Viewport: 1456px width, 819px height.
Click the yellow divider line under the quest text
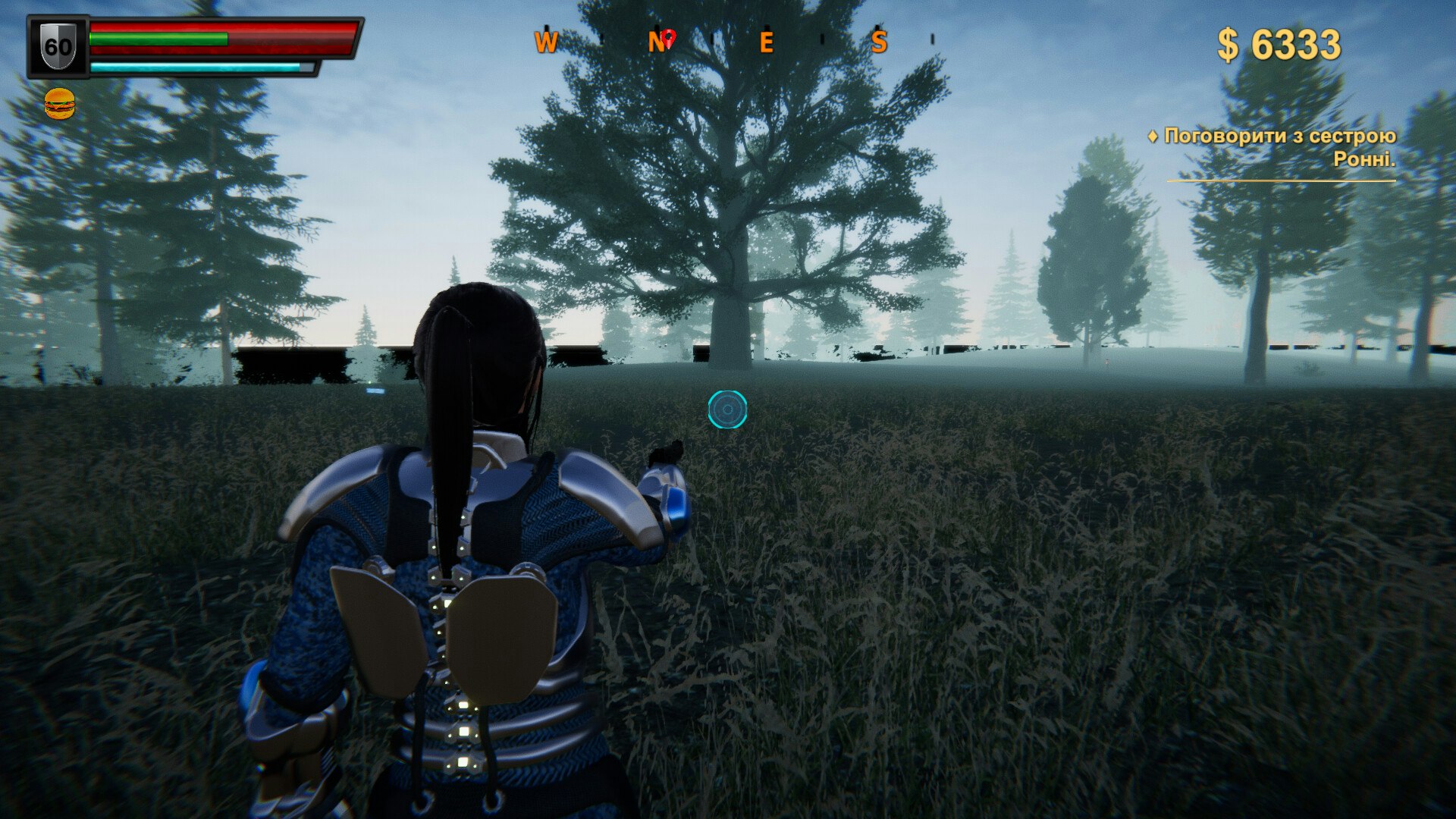[x=1282, y=180]
